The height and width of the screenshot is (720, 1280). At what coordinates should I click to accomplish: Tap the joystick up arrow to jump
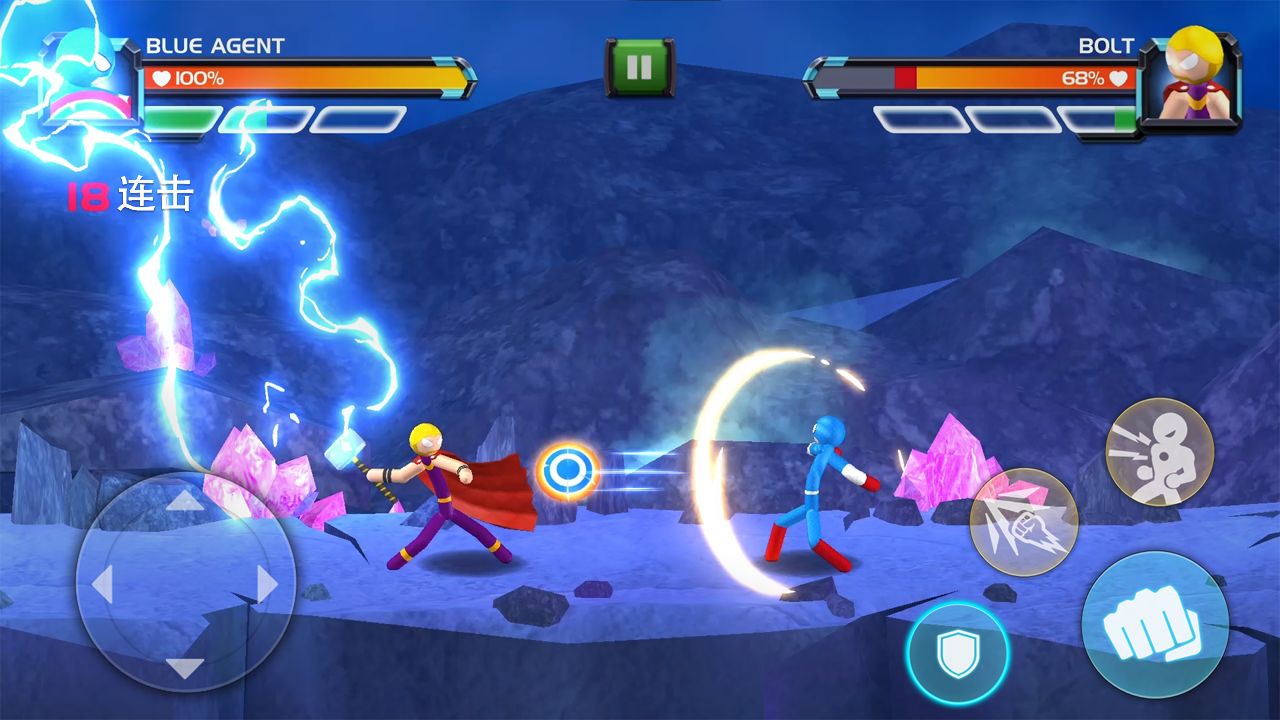(184, 500)
